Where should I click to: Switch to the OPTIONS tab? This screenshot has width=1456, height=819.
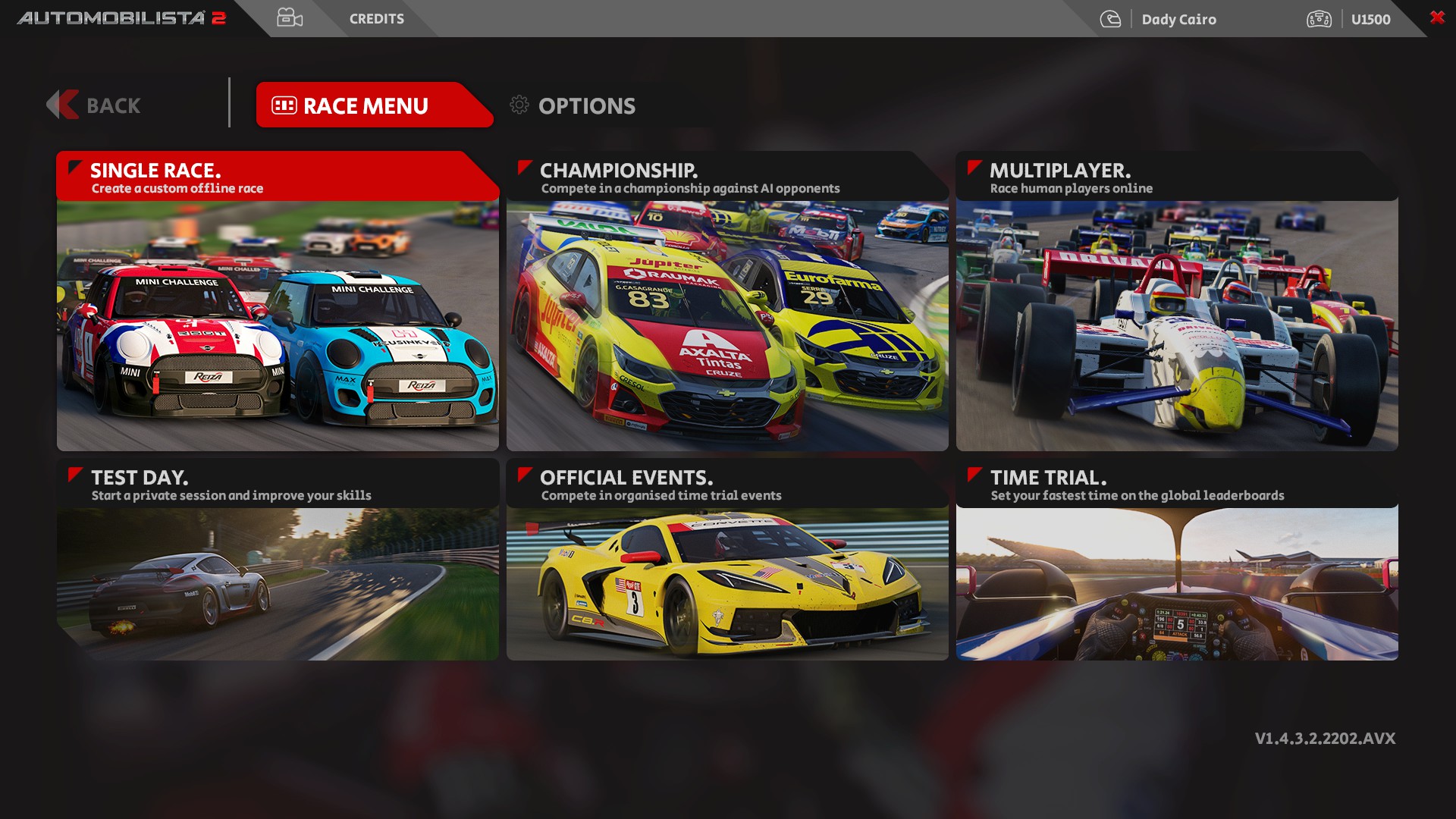(573, 105)
